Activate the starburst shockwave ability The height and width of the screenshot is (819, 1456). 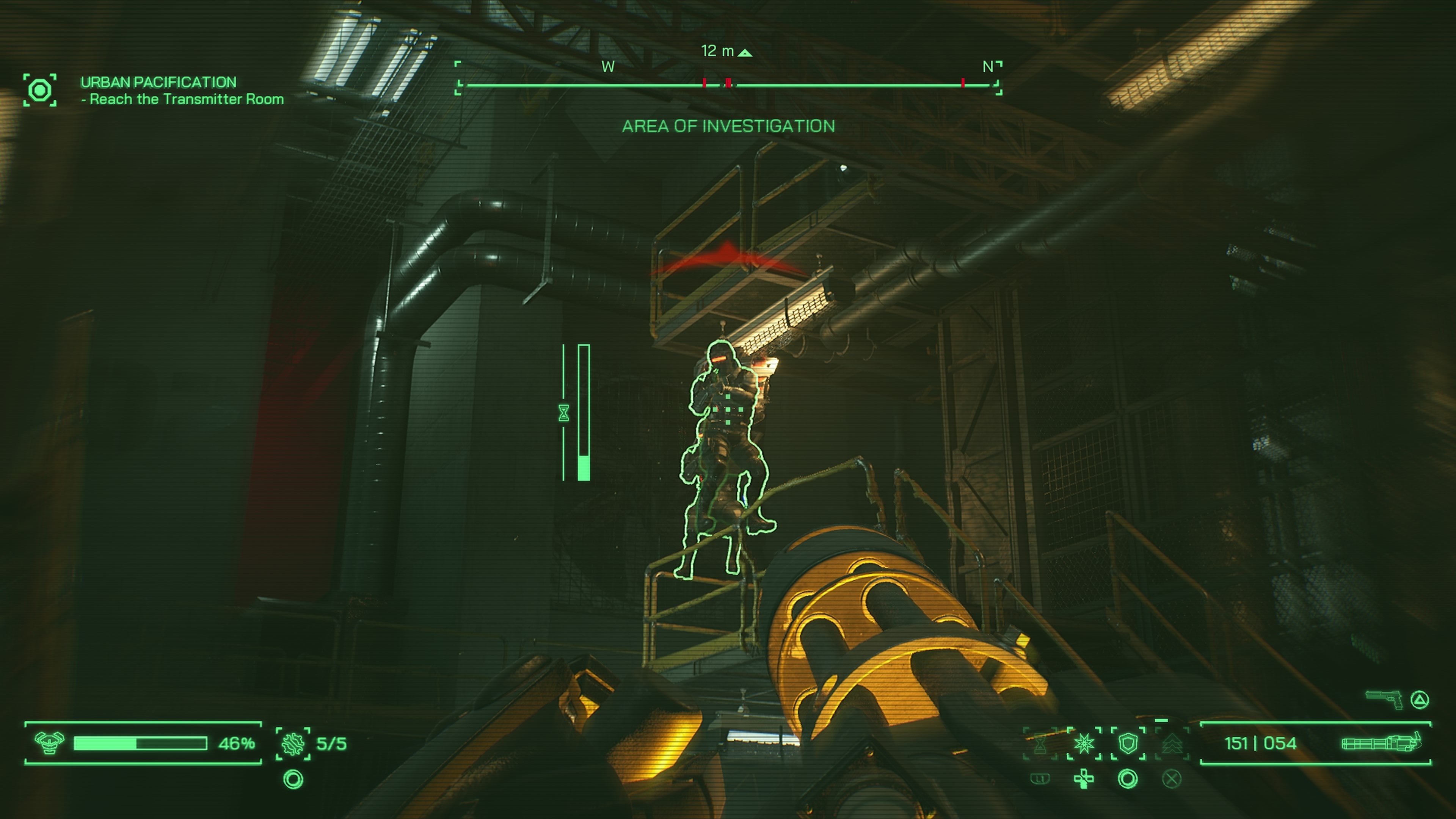1084,744
